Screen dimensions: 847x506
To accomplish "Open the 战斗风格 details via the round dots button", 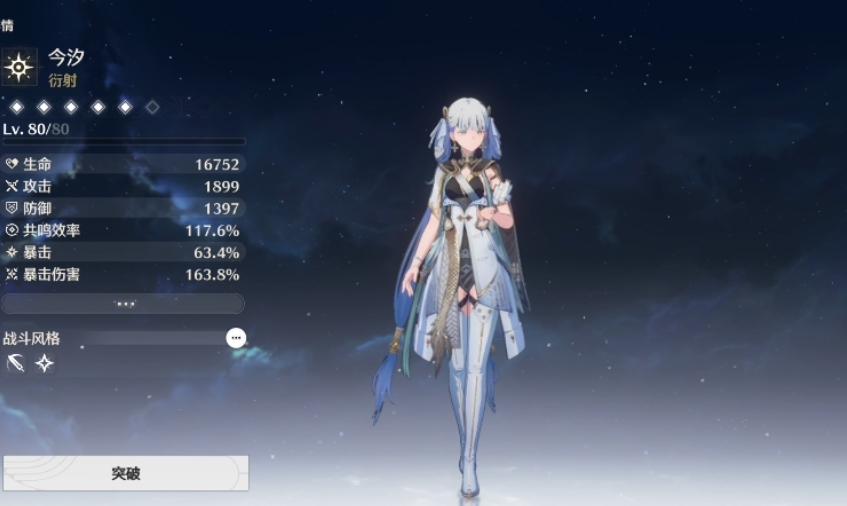I will tap(236, 338).
